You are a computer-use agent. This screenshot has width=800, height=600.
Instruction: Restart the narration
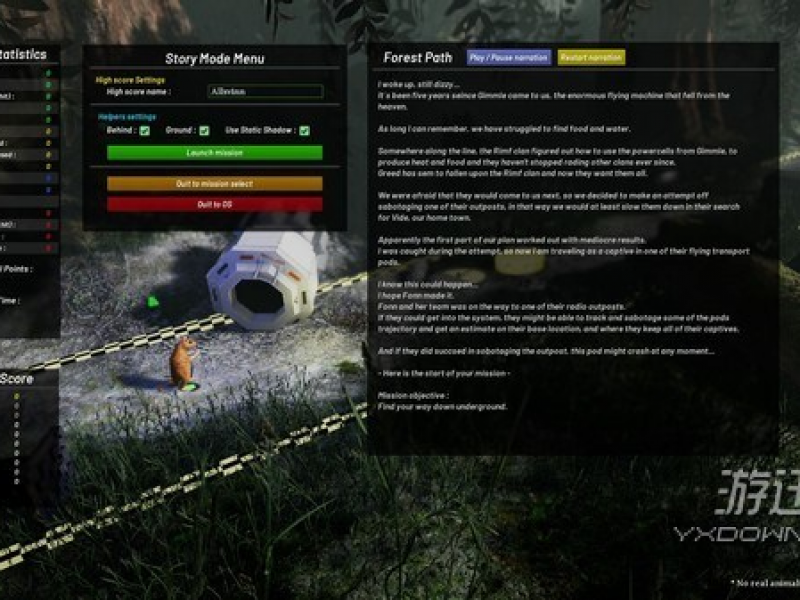591,58
